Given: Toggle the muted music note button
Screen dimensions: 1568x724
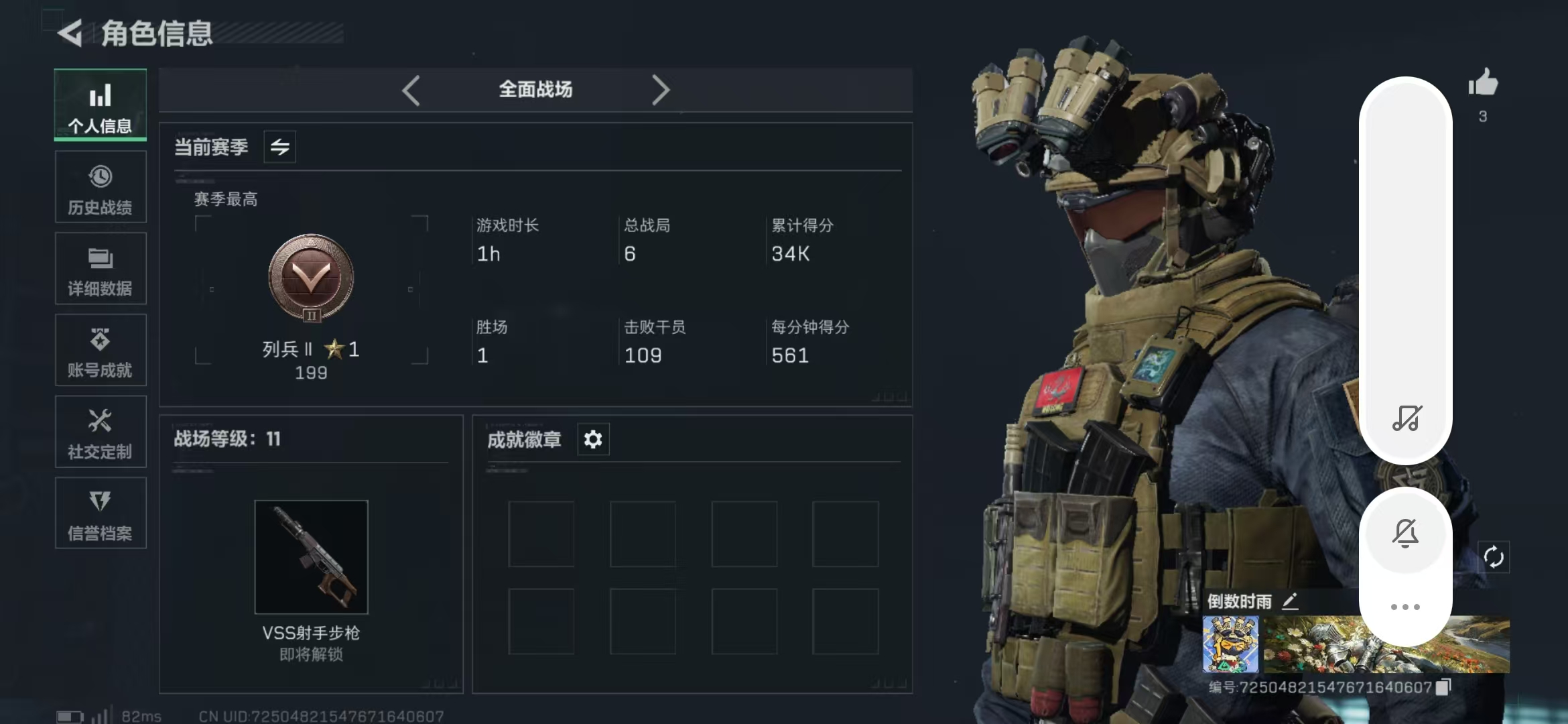Looking at the screenshot, I should click(x=1407, y=418).
